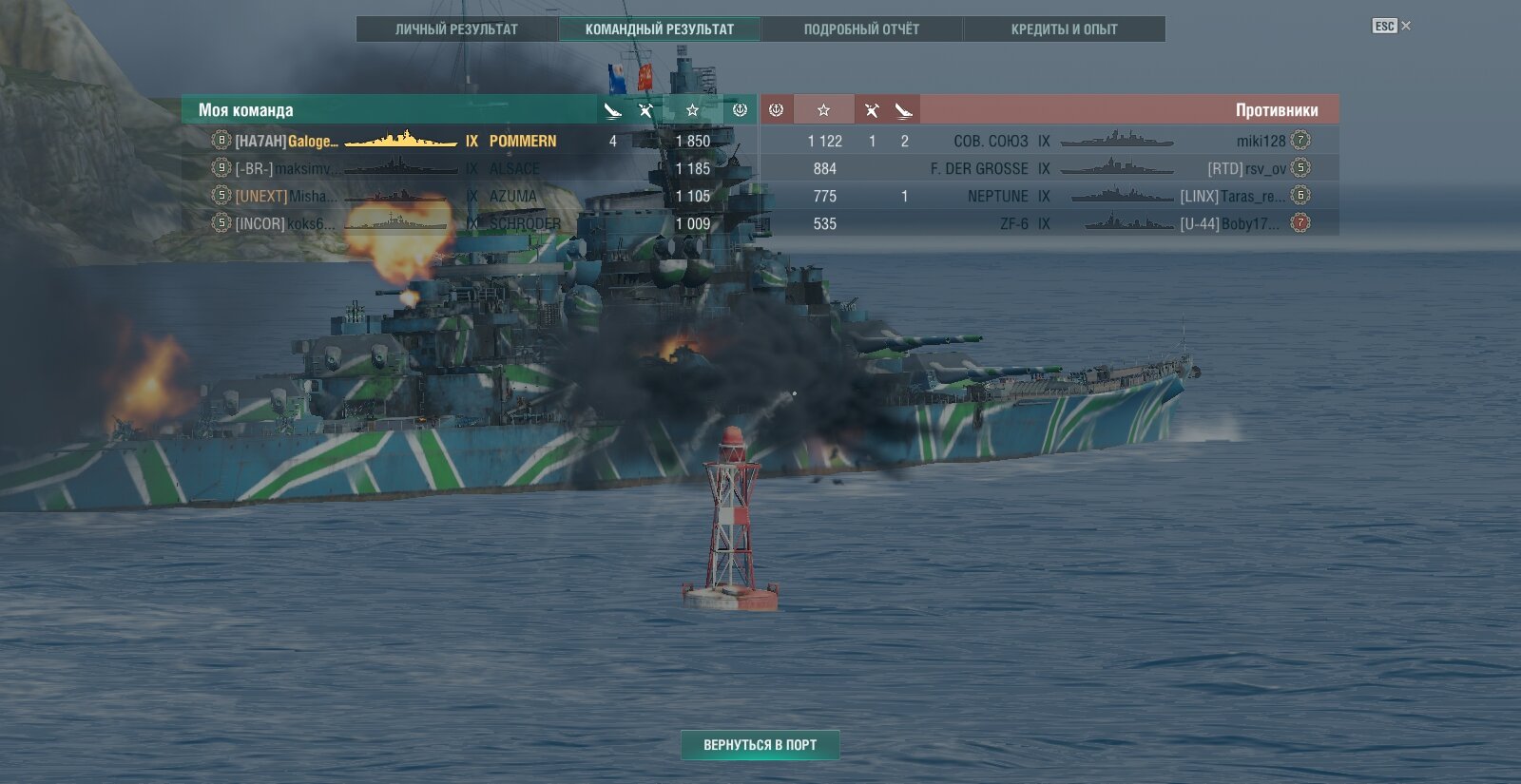Select the Neptune enemy row
The width and height of the screenshot is (1521, 784).
(x=1049, y=196)
